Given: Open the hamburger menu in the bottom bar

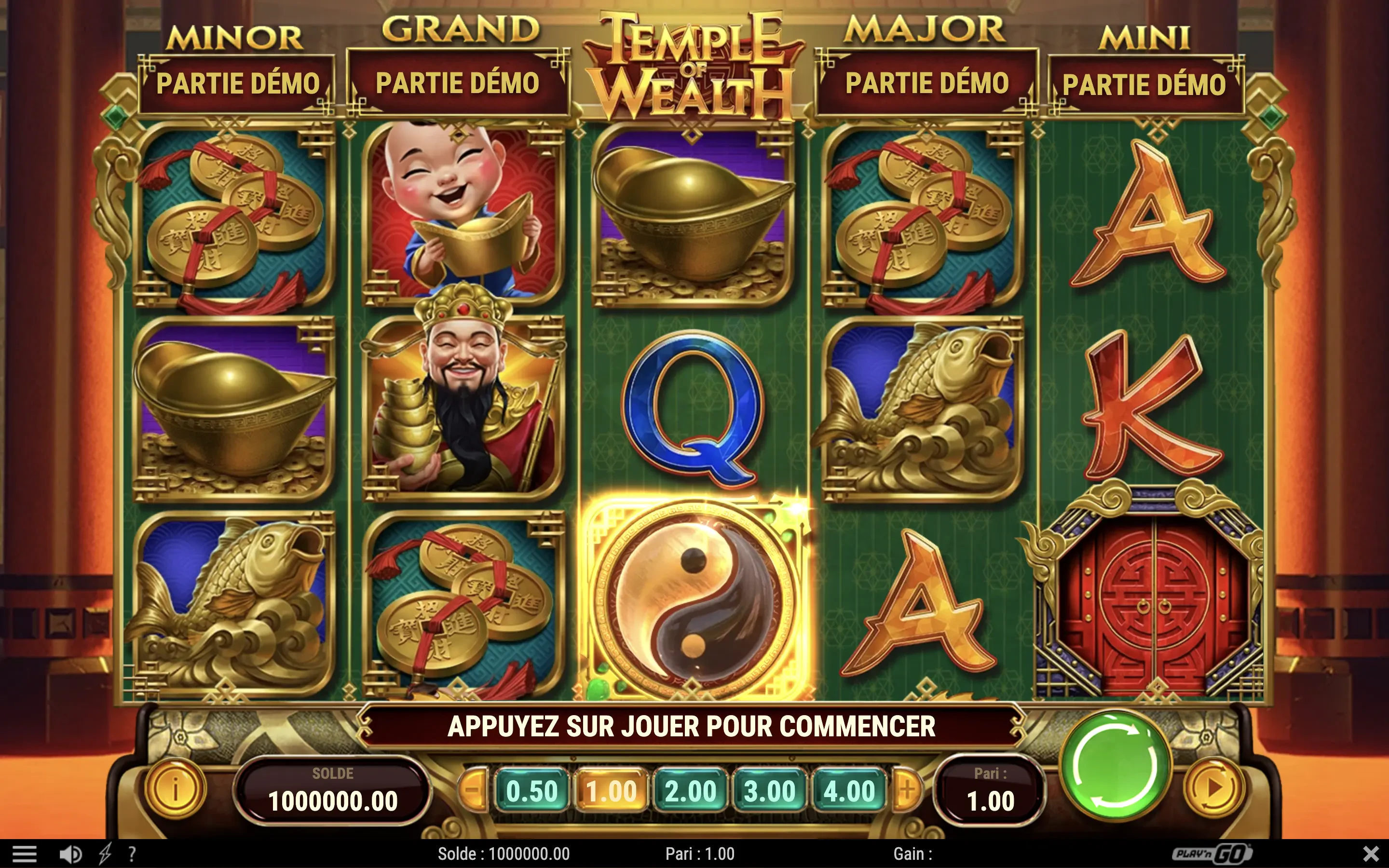Looking at the screenshot, I should [24, 854].
